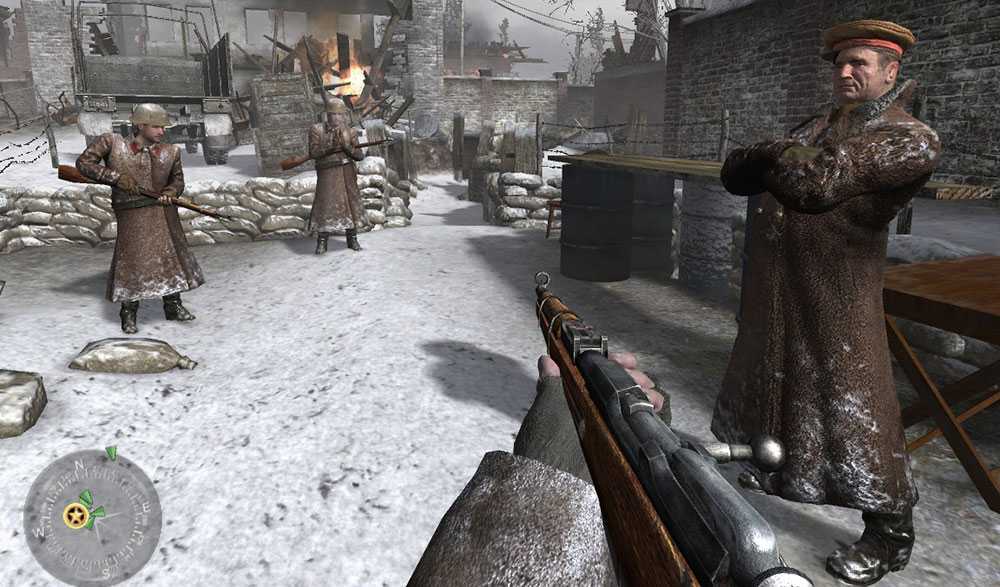
Task: Select the gold star objective marker
Action: [x=75, y=515]
